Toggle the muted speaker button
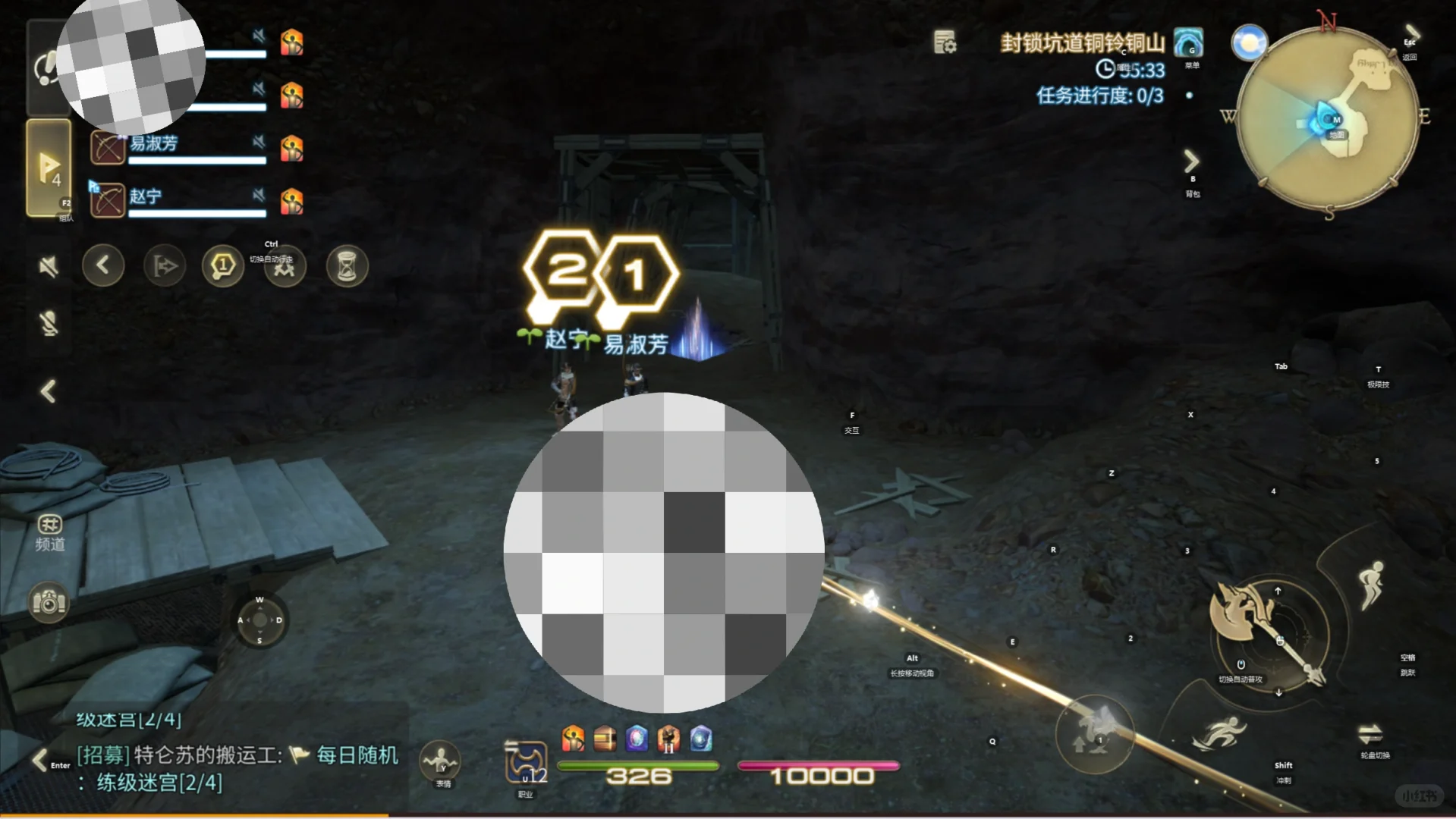The width and height of the screenshot is (1456, 819). 49,266
